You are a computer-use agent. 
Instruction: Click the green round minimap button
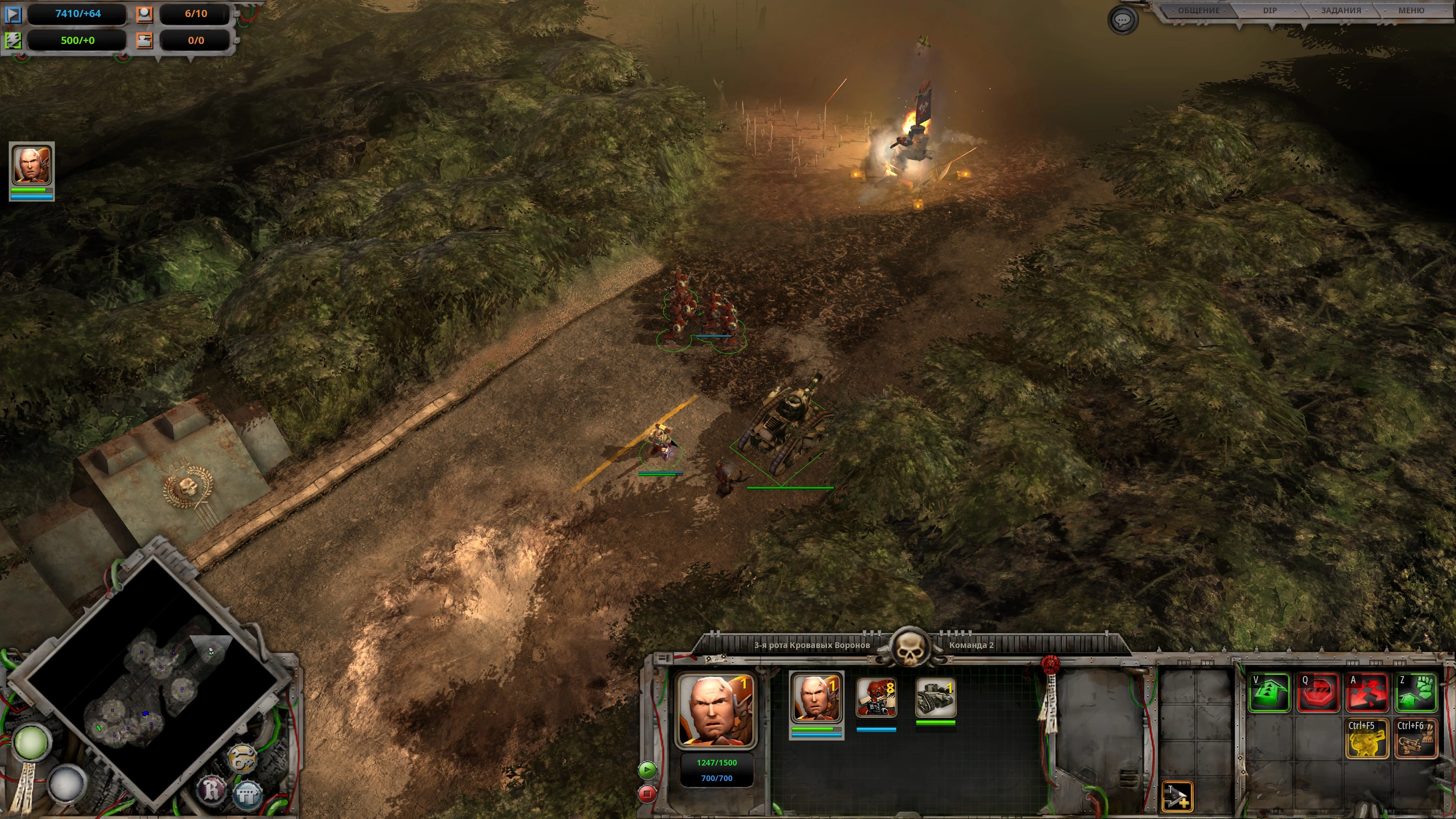[x=31, y=742]
